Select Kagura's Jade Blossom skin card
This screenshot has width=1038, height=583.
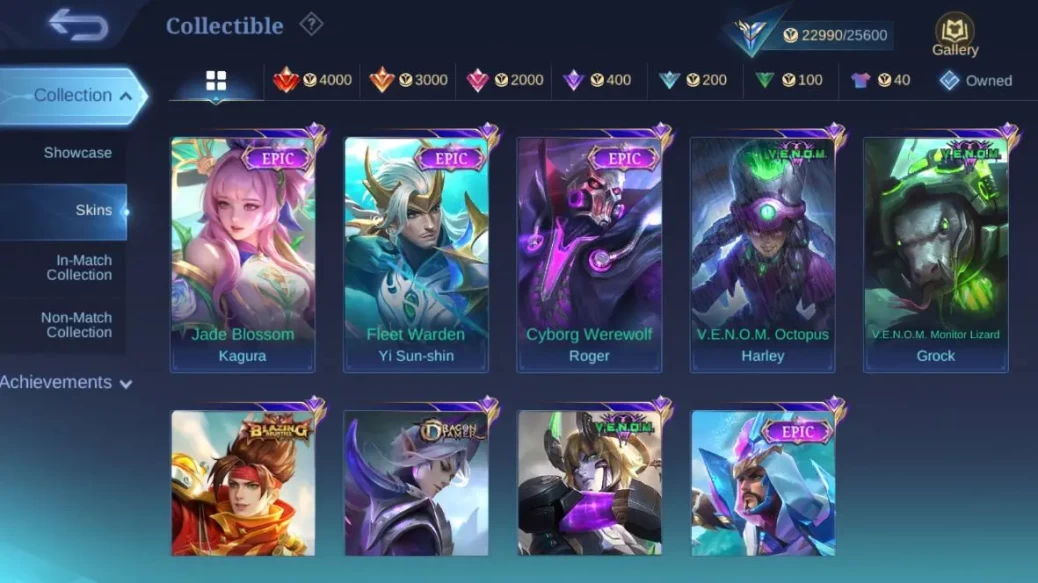click(243, 254)
